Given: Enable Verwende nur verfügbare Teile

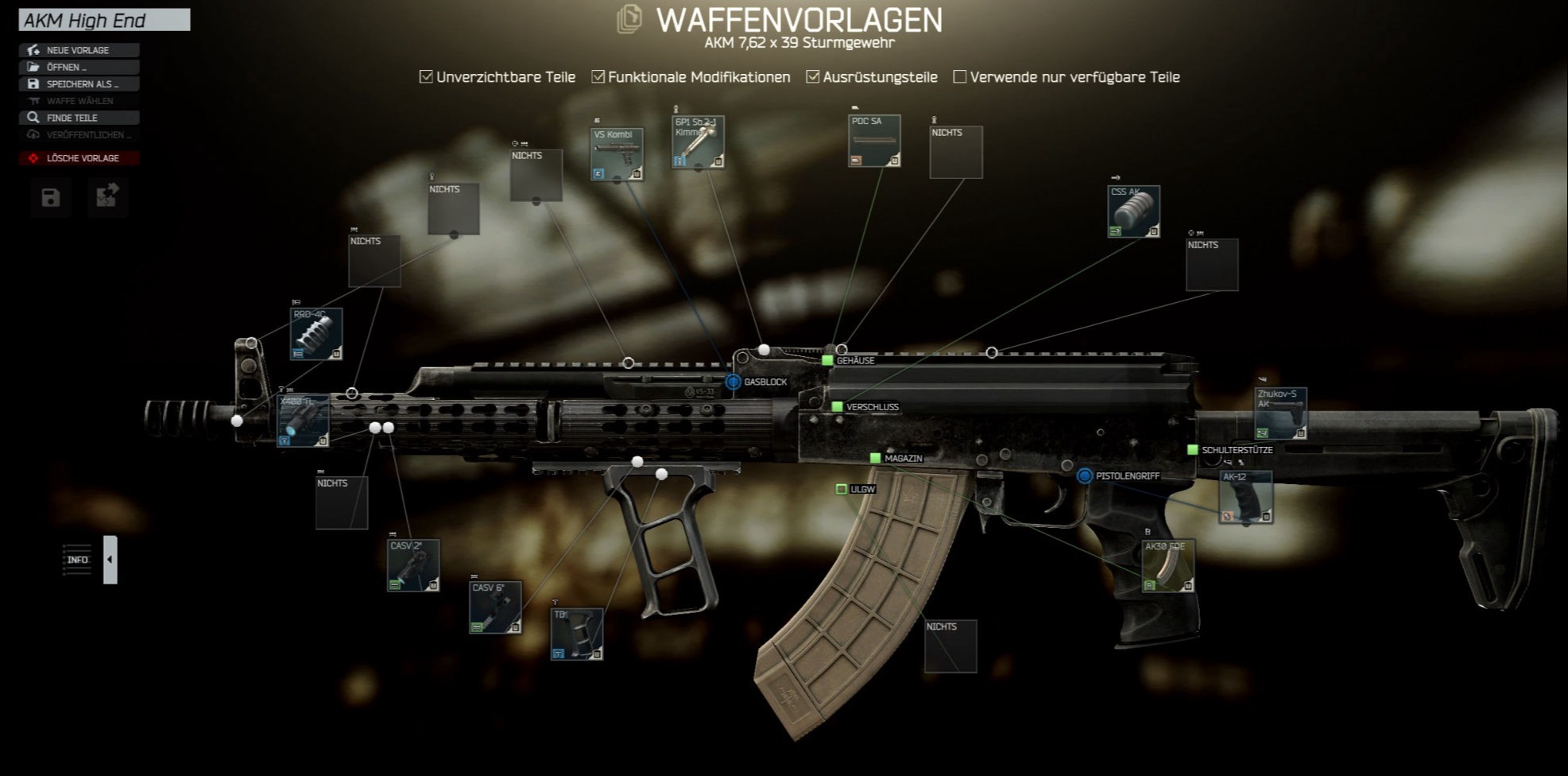Looking at the screenshot, I should tap(960, 77).
